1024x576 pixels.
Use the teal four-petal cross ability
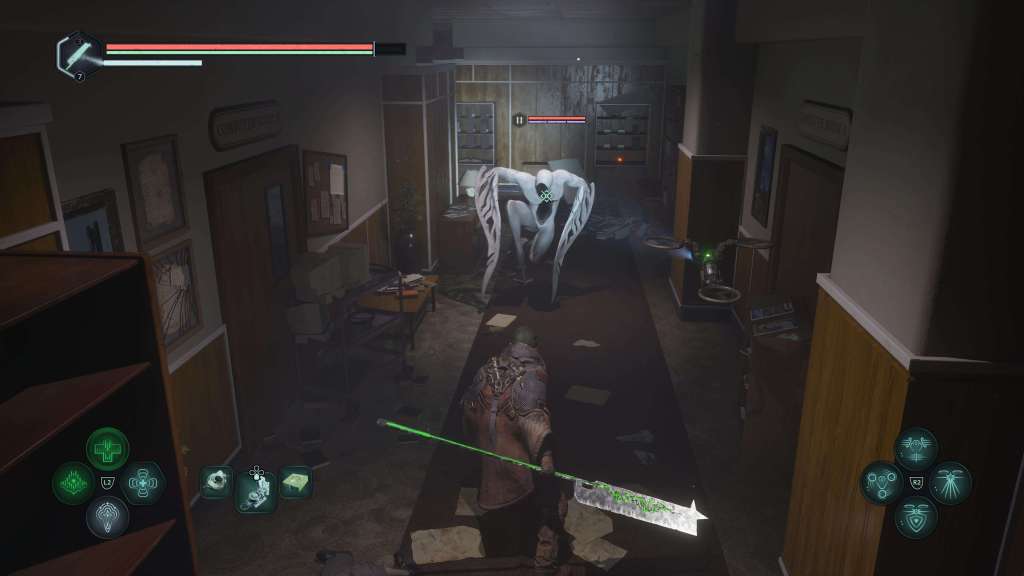tap(141, 483)
